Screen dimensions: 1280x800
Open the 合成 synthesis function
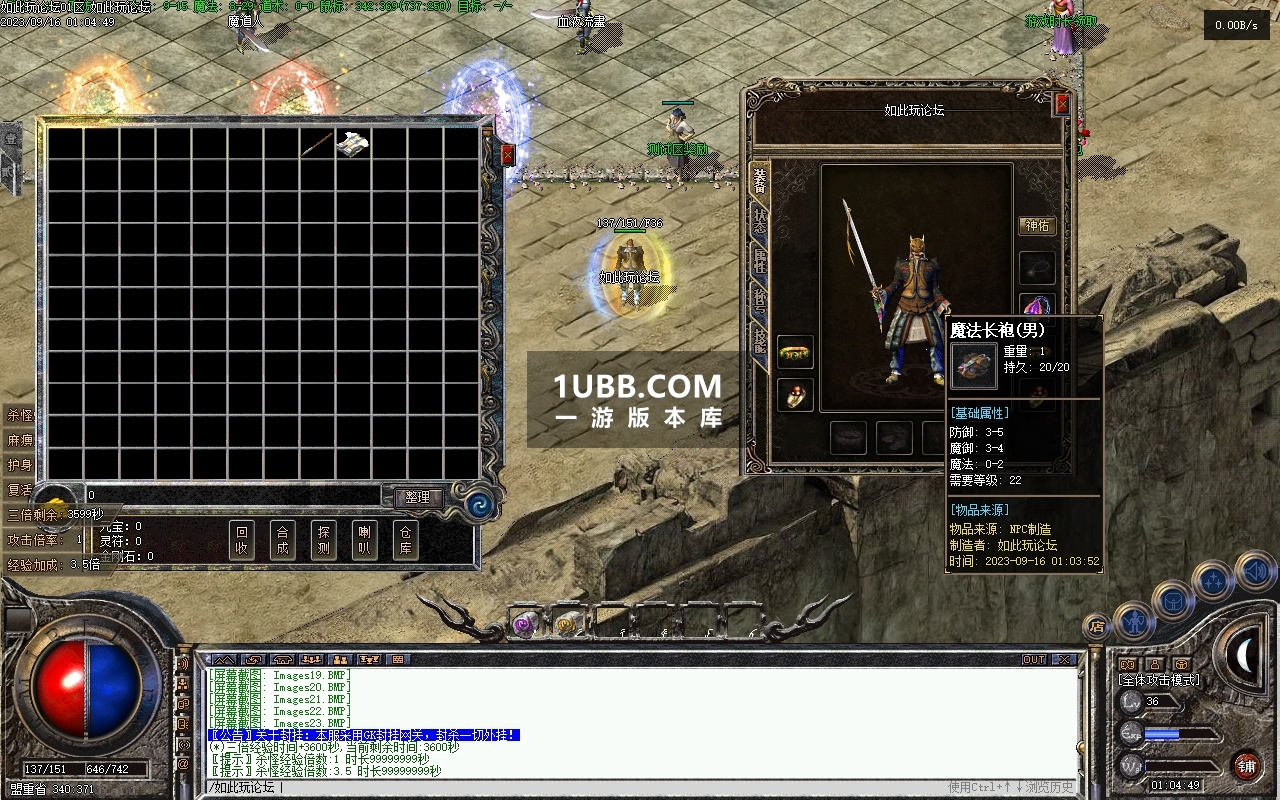coord(282,540)
